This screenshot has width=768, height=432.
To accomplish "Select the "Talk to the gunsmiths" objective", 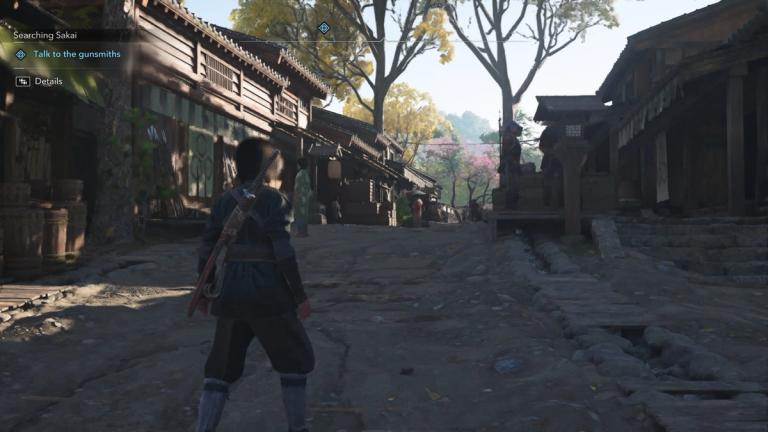I will point(75,54).
